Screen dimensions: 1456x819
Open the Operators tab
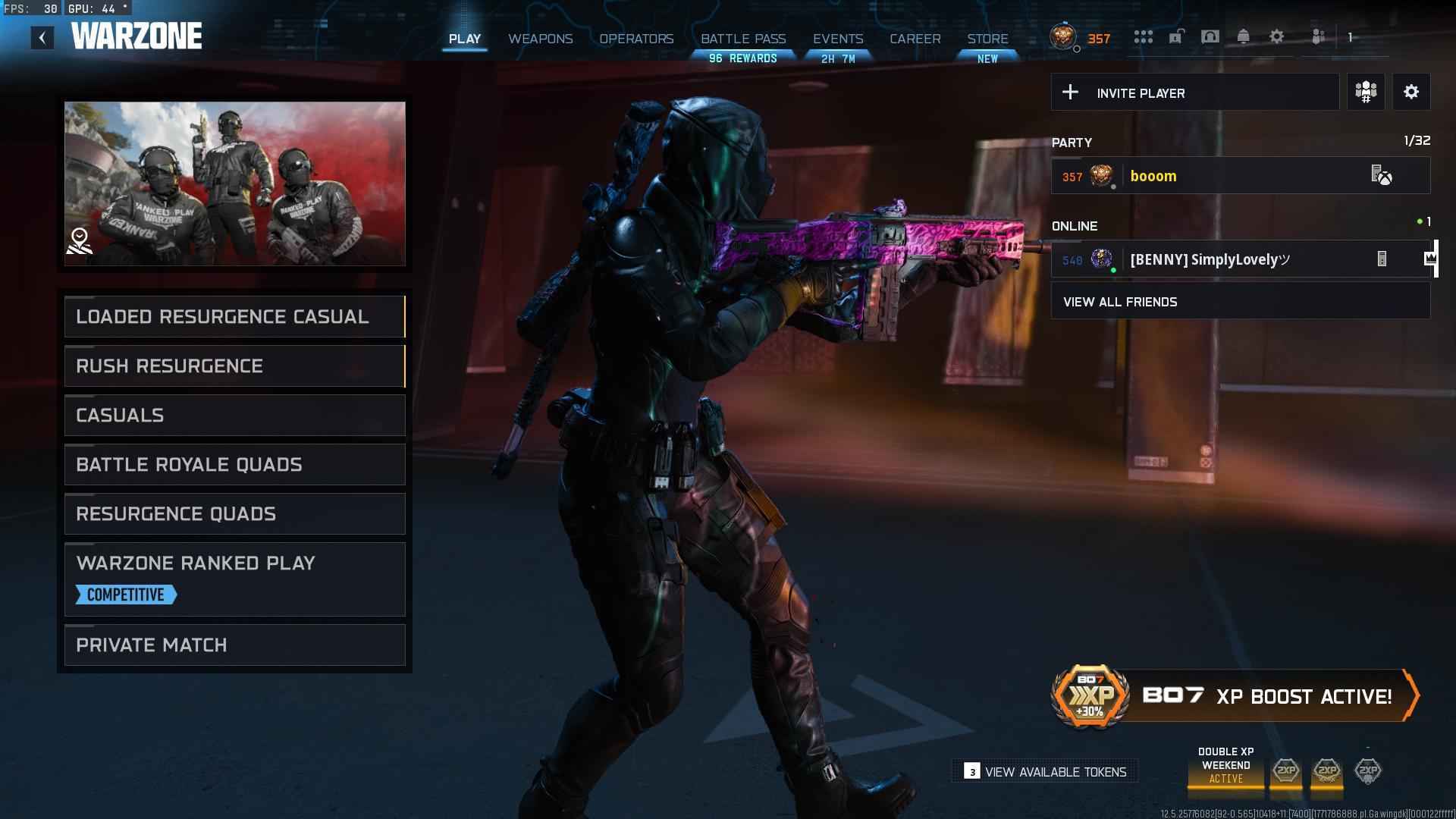pyautogui.click(x=635, y=39)
